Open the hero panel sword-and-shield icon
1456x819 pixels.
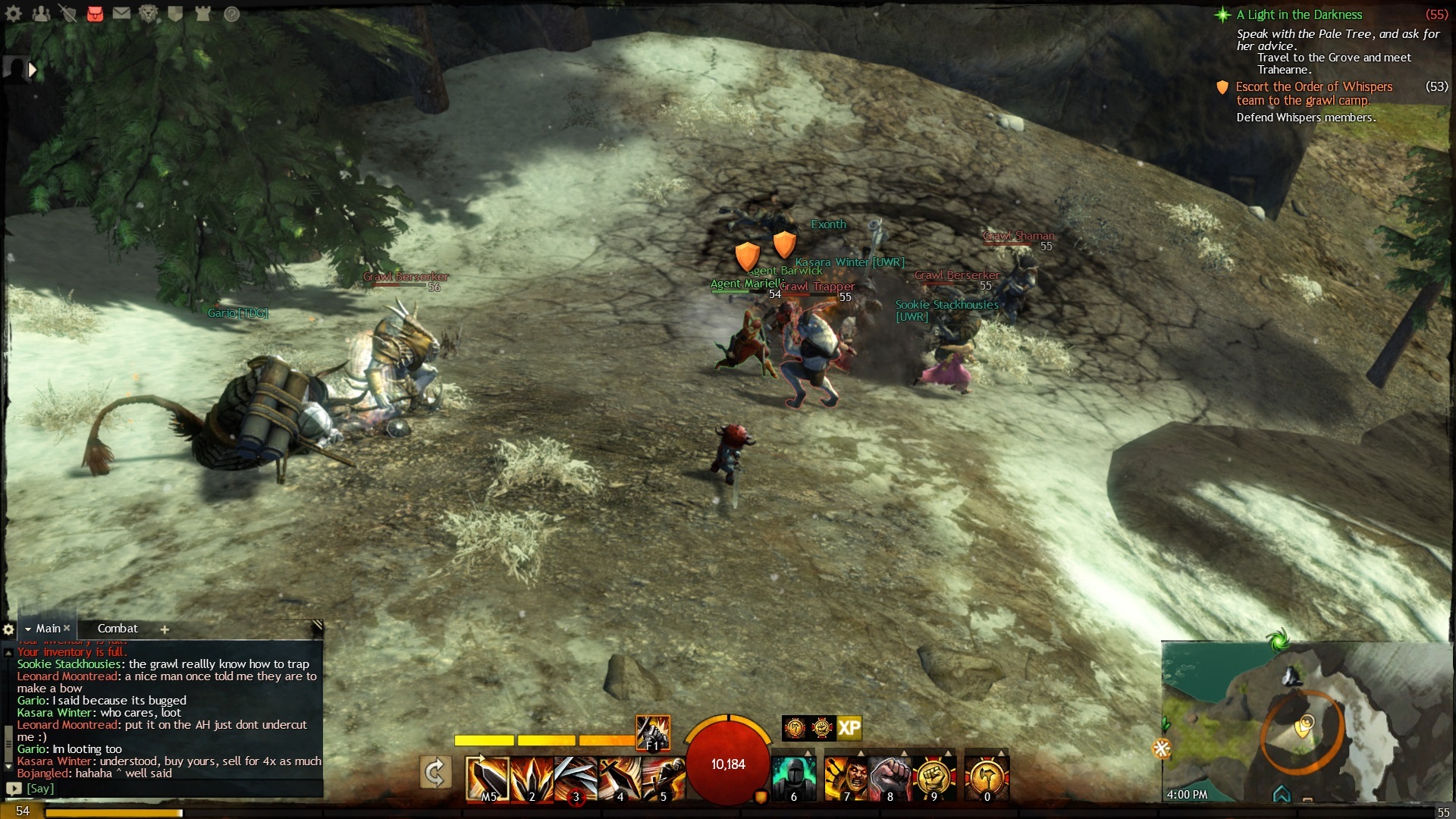[68, 14]
